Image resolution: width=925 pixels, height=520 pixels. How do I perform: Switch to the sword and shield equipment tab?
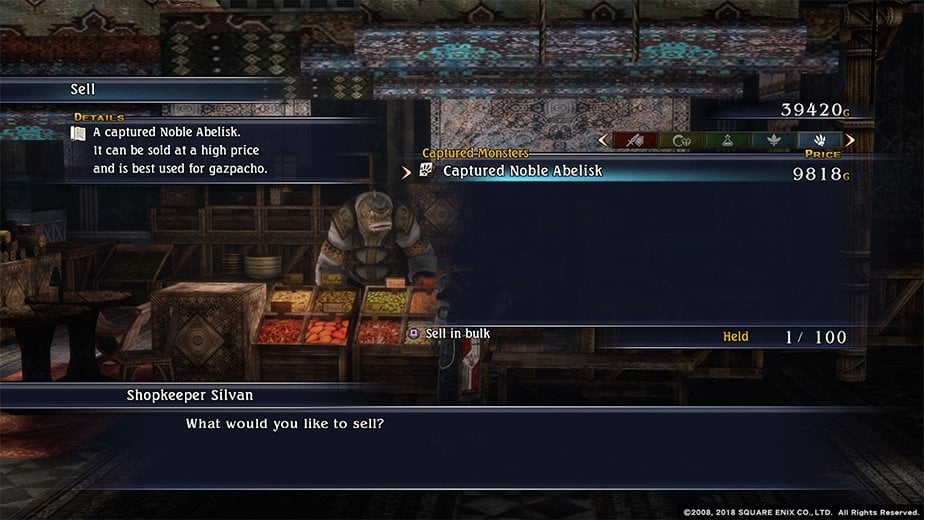[x=634, y=141]
